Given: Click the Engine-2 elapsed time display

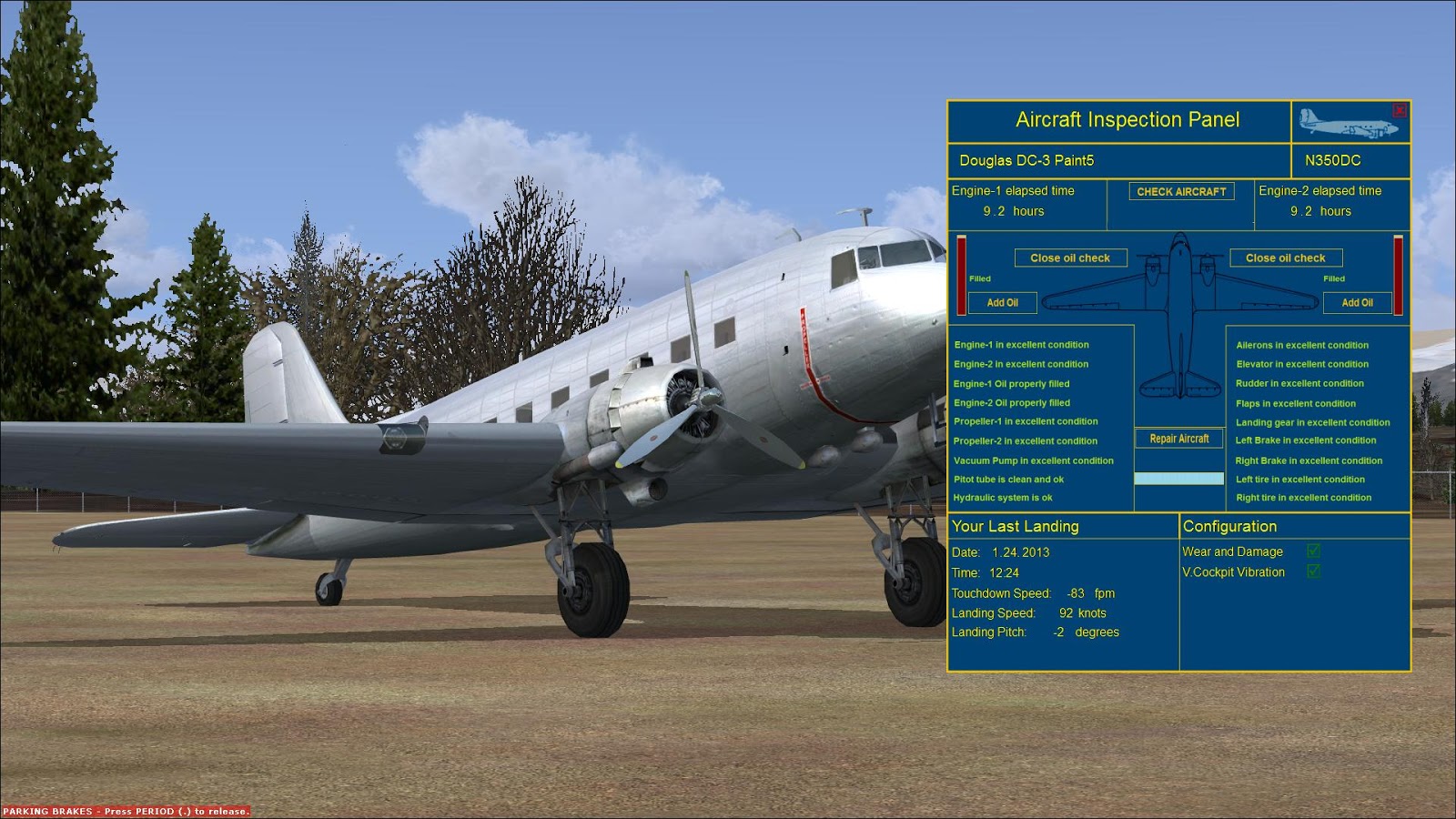Looking at the screenshot, I should click(x=1330, y=202).
